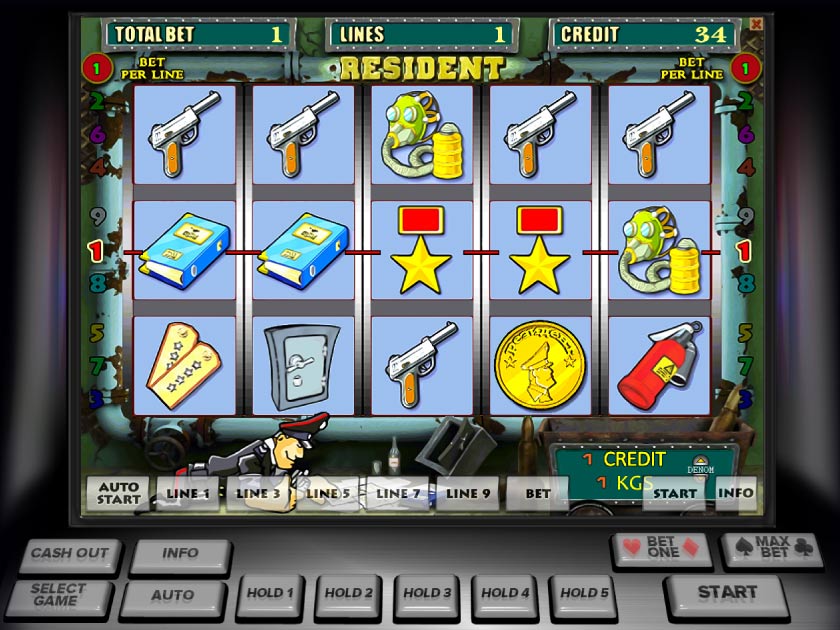
Task: Open the SELECT GAME menu
Action: pyautogui.click(x=58, y=595)
